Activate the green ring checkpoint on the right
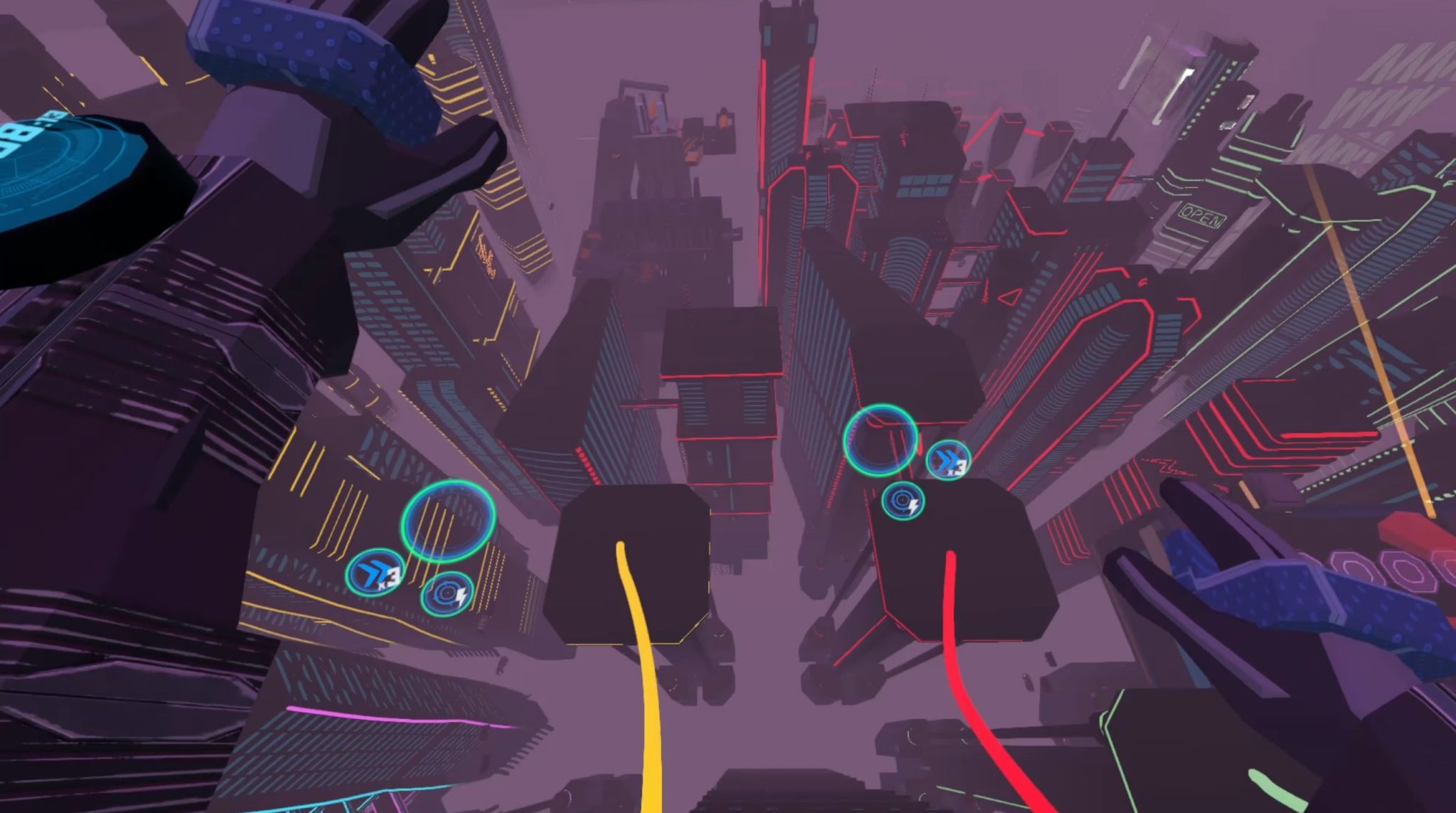The image size is (1456, 813). pos(880,441)
